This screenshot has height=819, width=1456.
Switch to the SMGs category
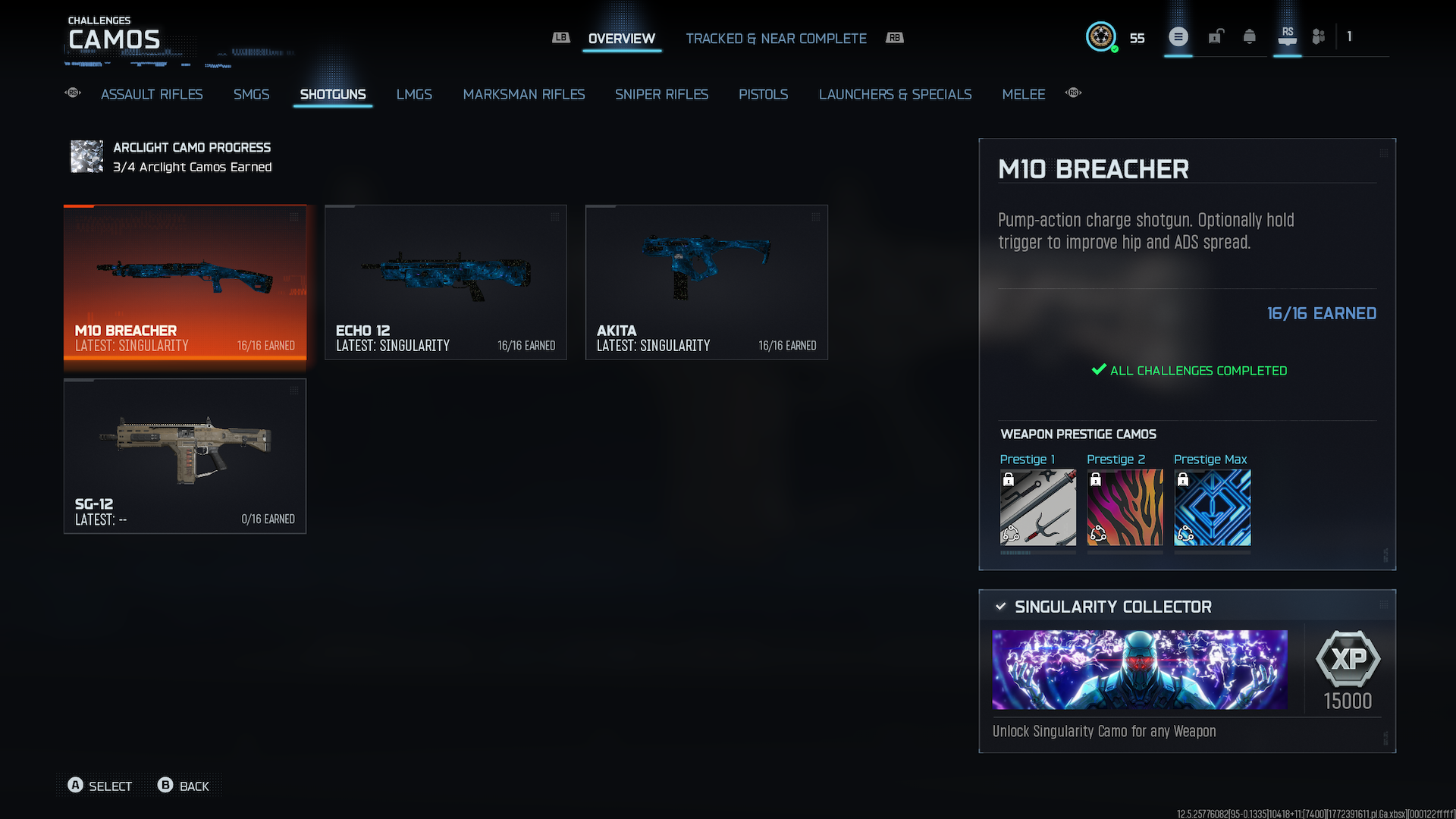(251, 94)
